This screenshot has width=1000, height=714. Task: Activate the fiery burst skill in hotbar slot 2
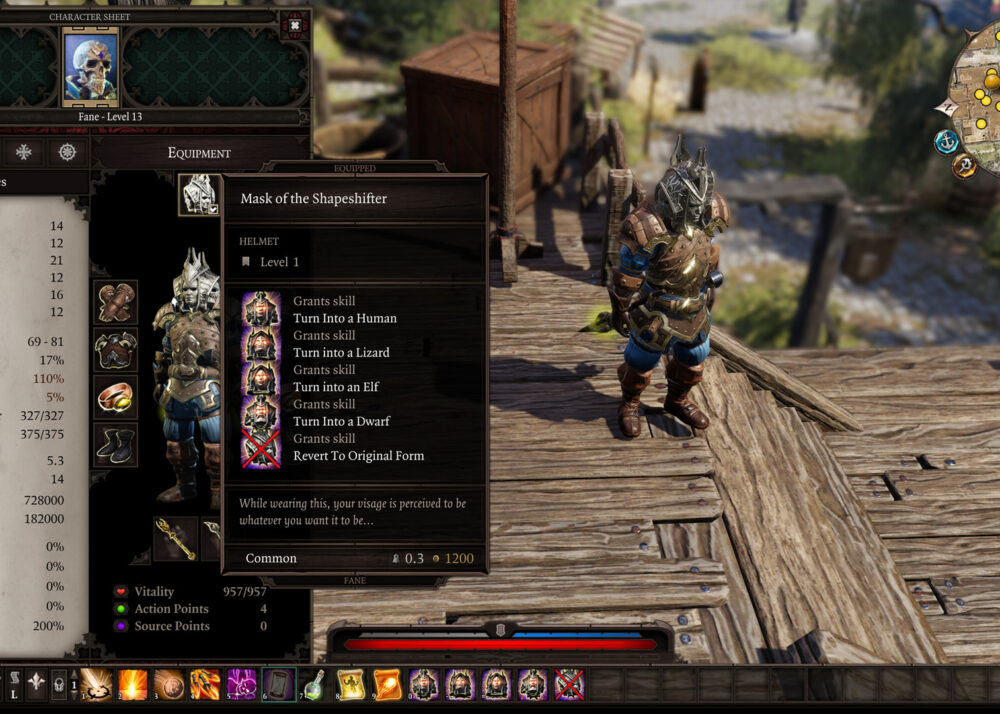[132, 684]
